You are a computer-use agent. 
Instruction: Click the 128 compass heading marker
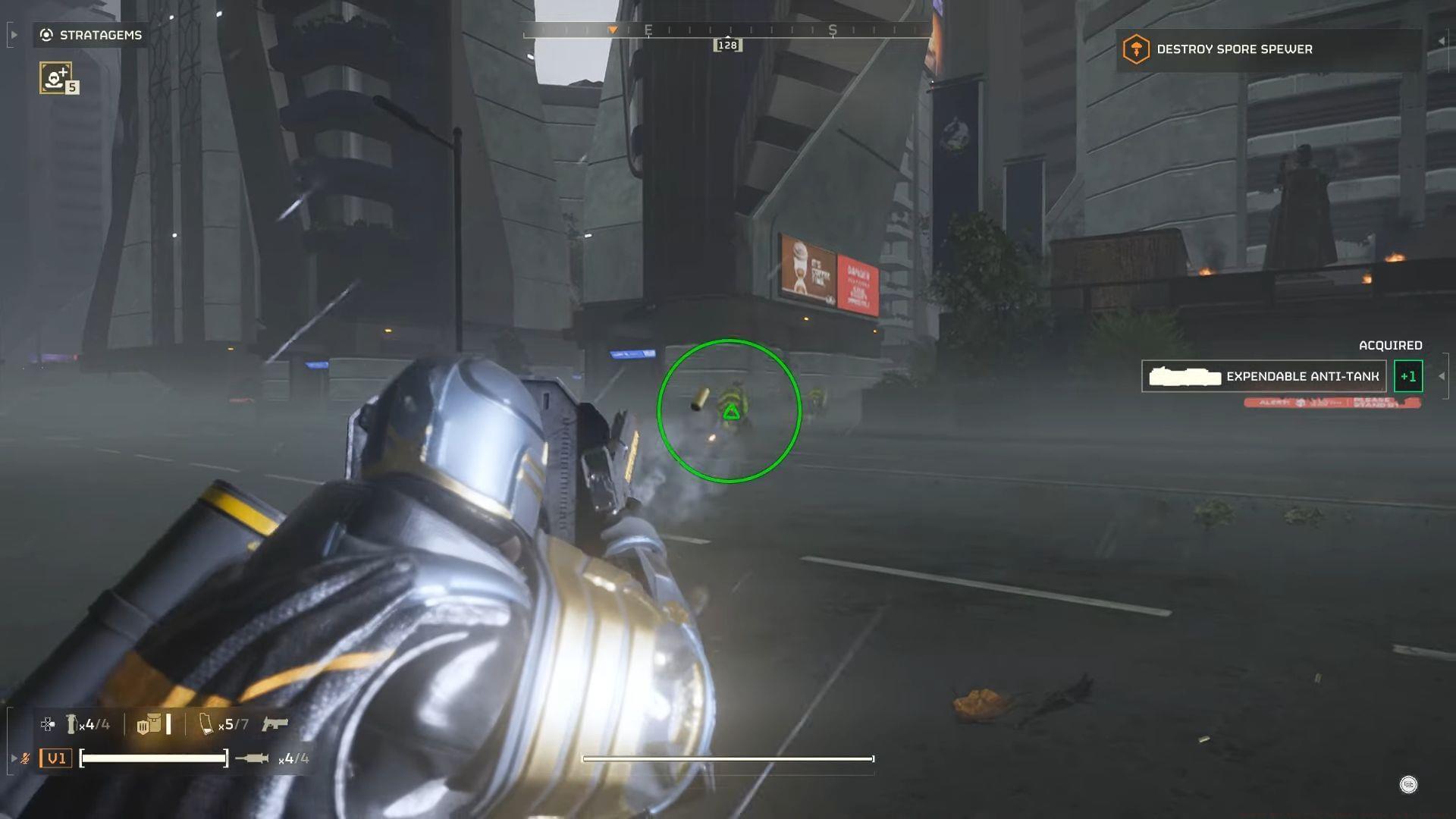point(727,44)
